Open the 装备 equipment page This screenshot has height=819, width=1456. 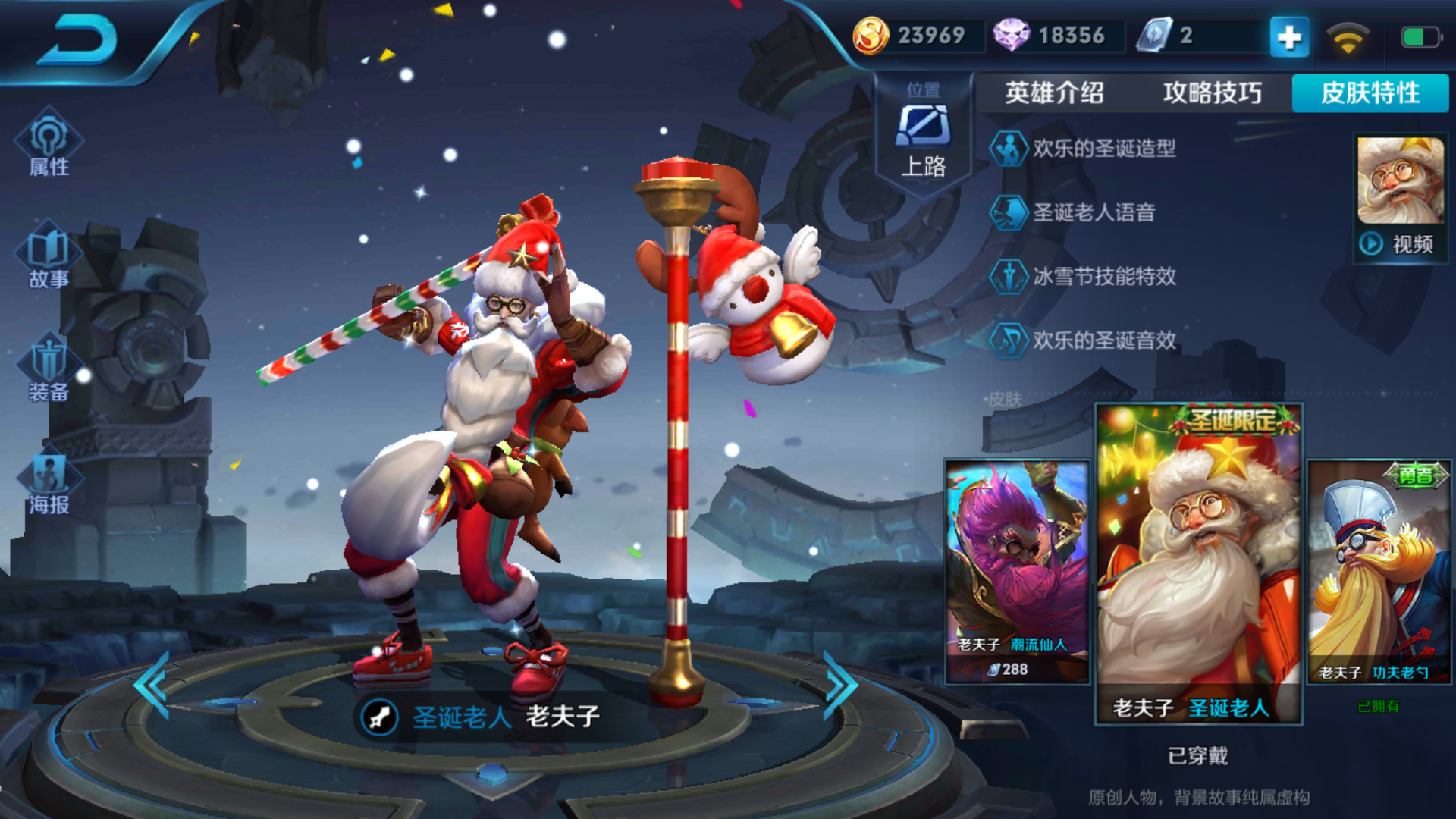tap(49, 369)
